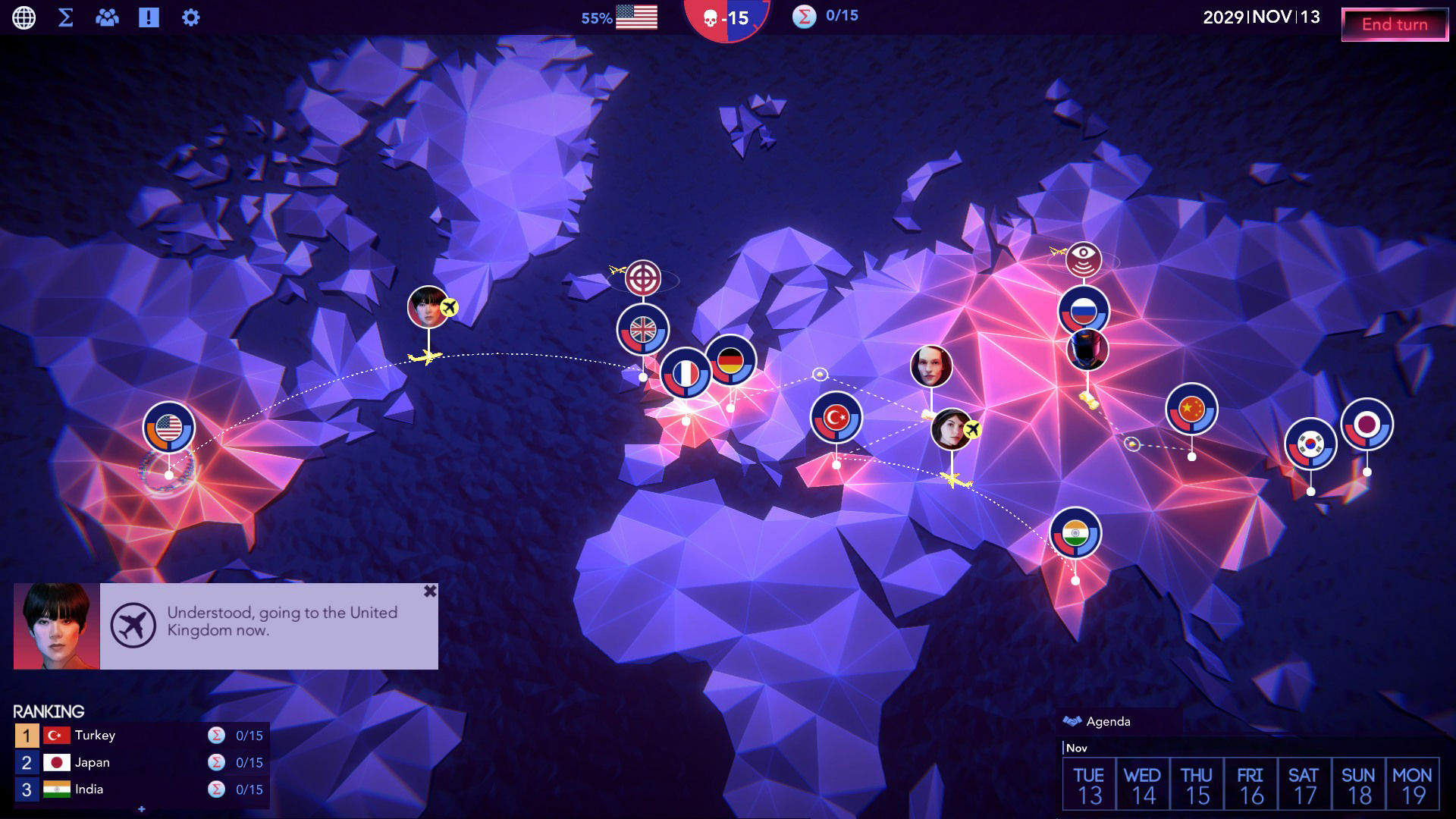
Task: Click the surveillance eye icon in northern Russia
Action: click(x=1083, y=256)
